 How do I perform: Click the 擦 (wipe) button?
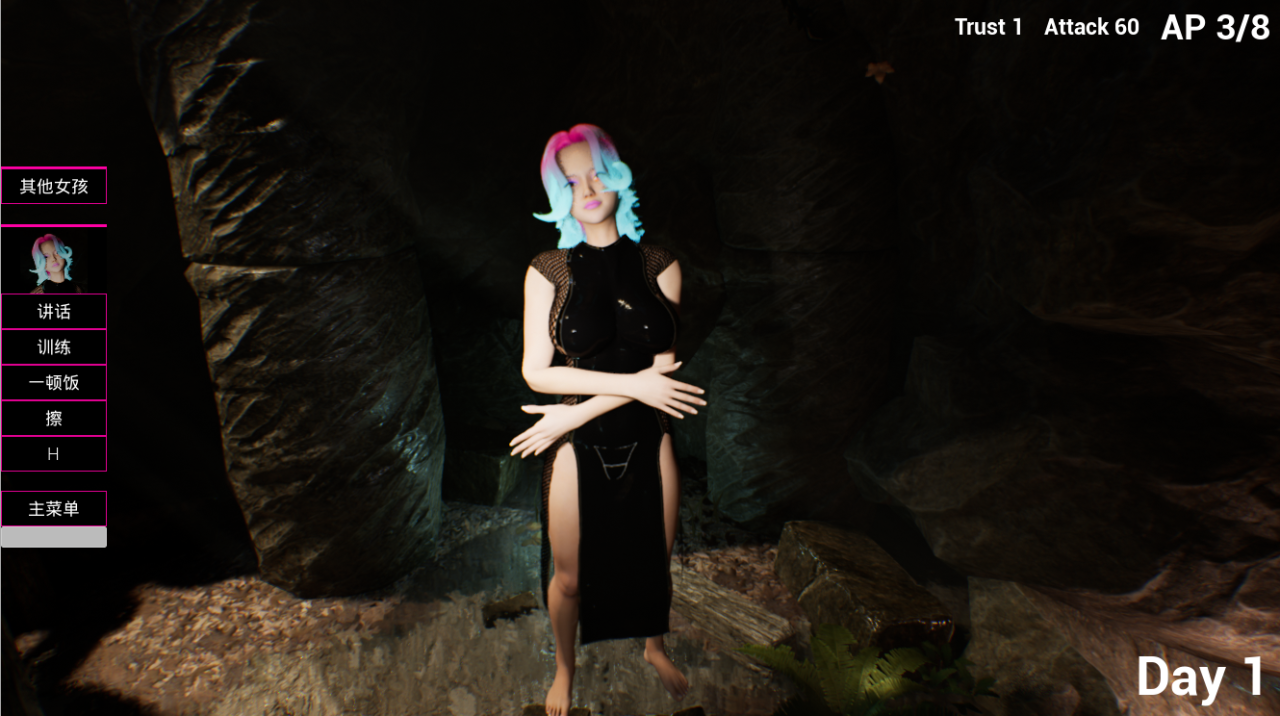[54, 419]
